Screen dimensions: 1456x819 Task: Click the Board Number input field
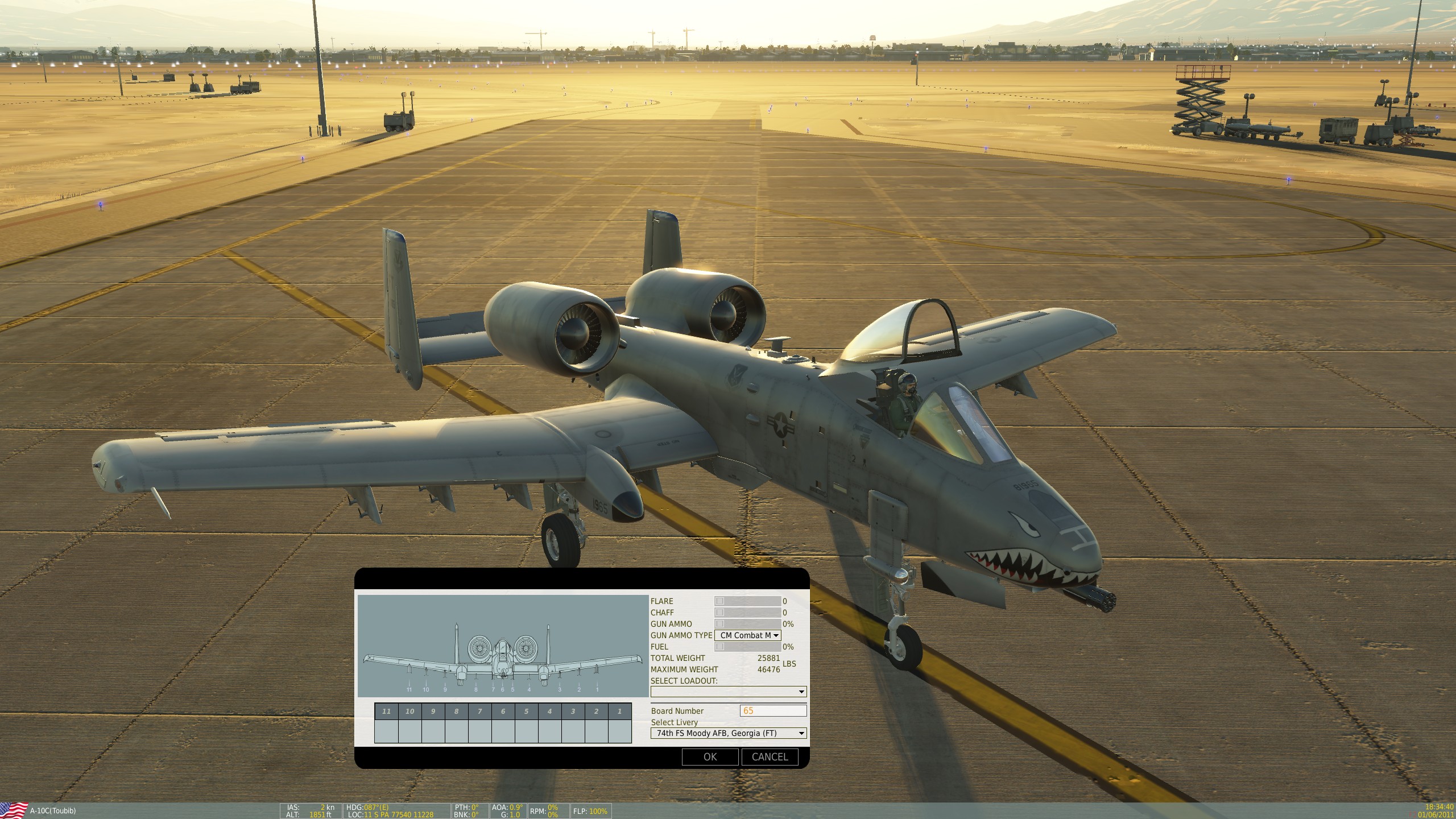click(773, 710)
